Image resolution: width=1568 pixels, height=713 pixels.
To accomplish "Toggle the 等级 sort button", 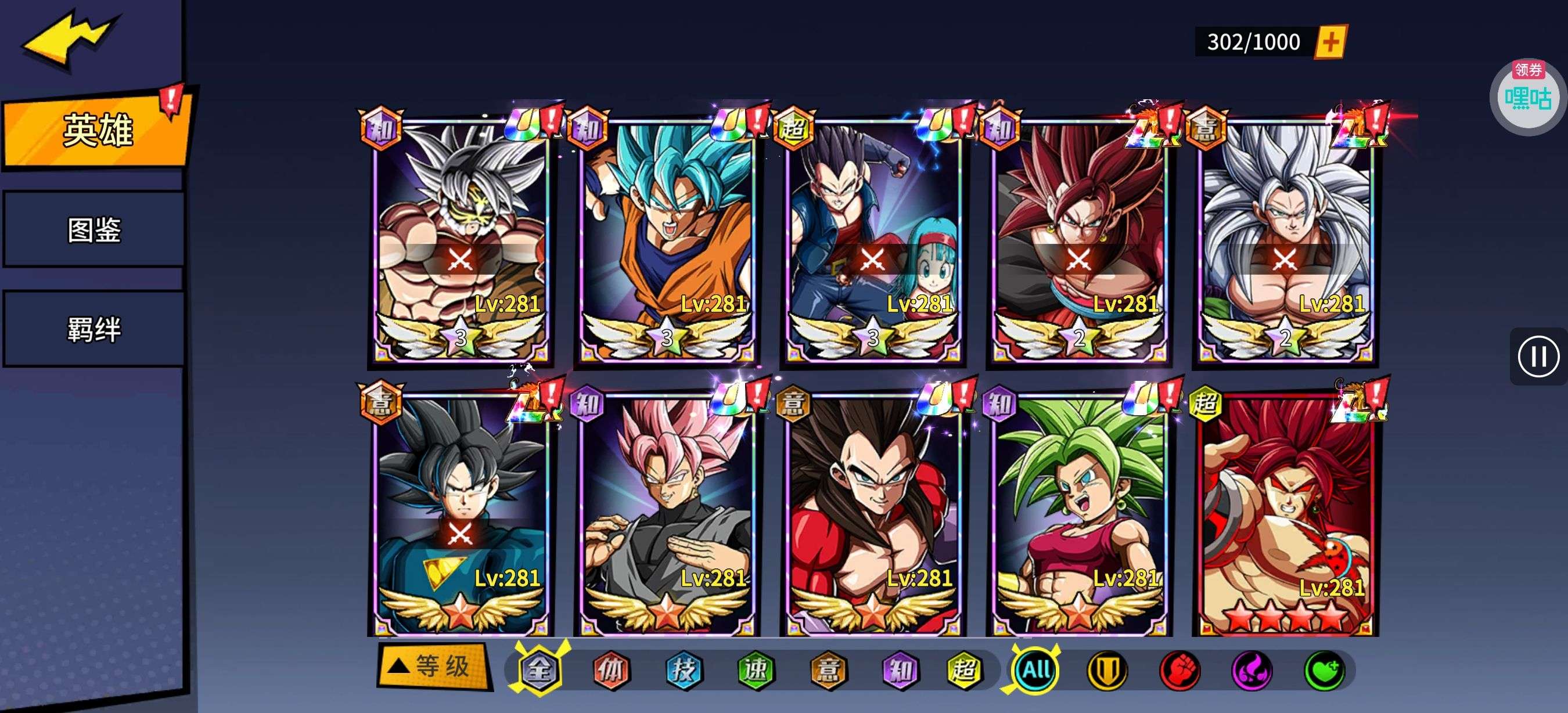I will tap(434, 667).
